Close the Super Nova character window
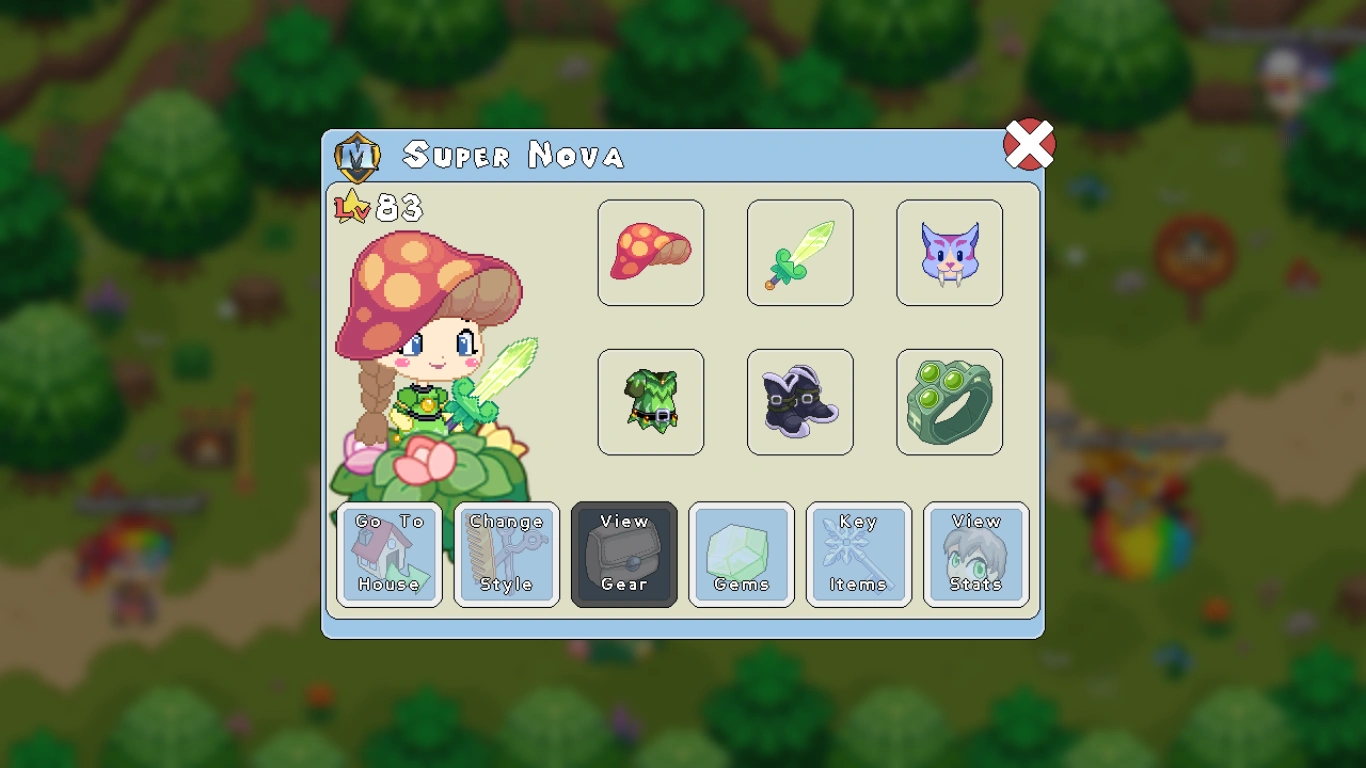1366x768 pixels. (x=1029, y=143)
